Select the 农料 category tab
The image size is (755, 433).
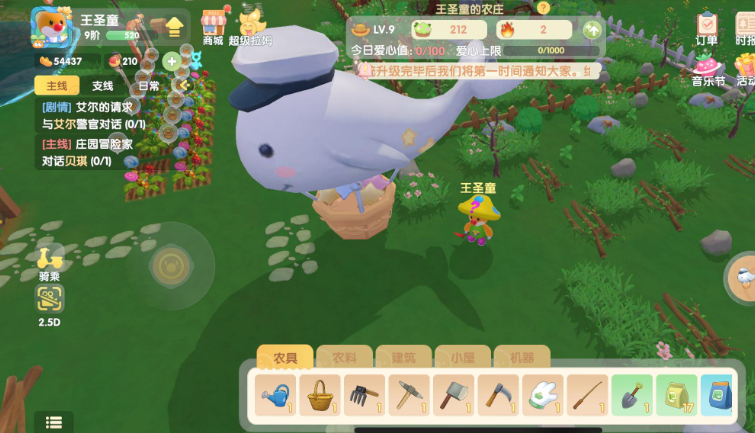click(x=344, y=358)
